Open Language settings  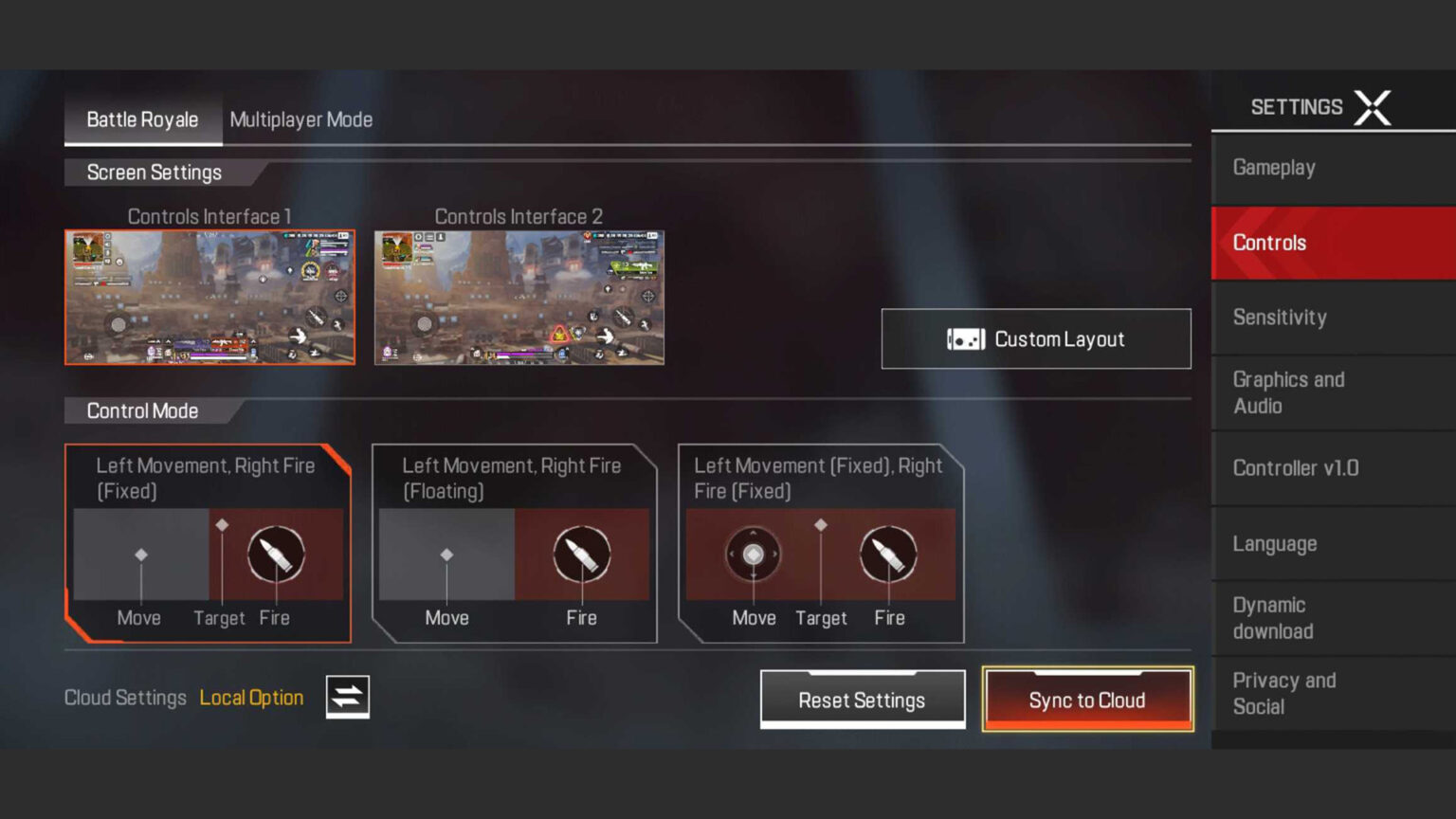click(1274, 543)
